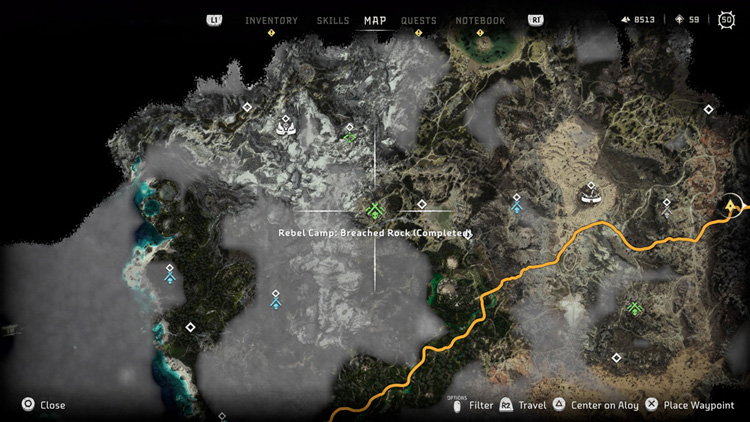Select the Map tab
The width and height of the screenshot is (750, 422).
point(375,20)
